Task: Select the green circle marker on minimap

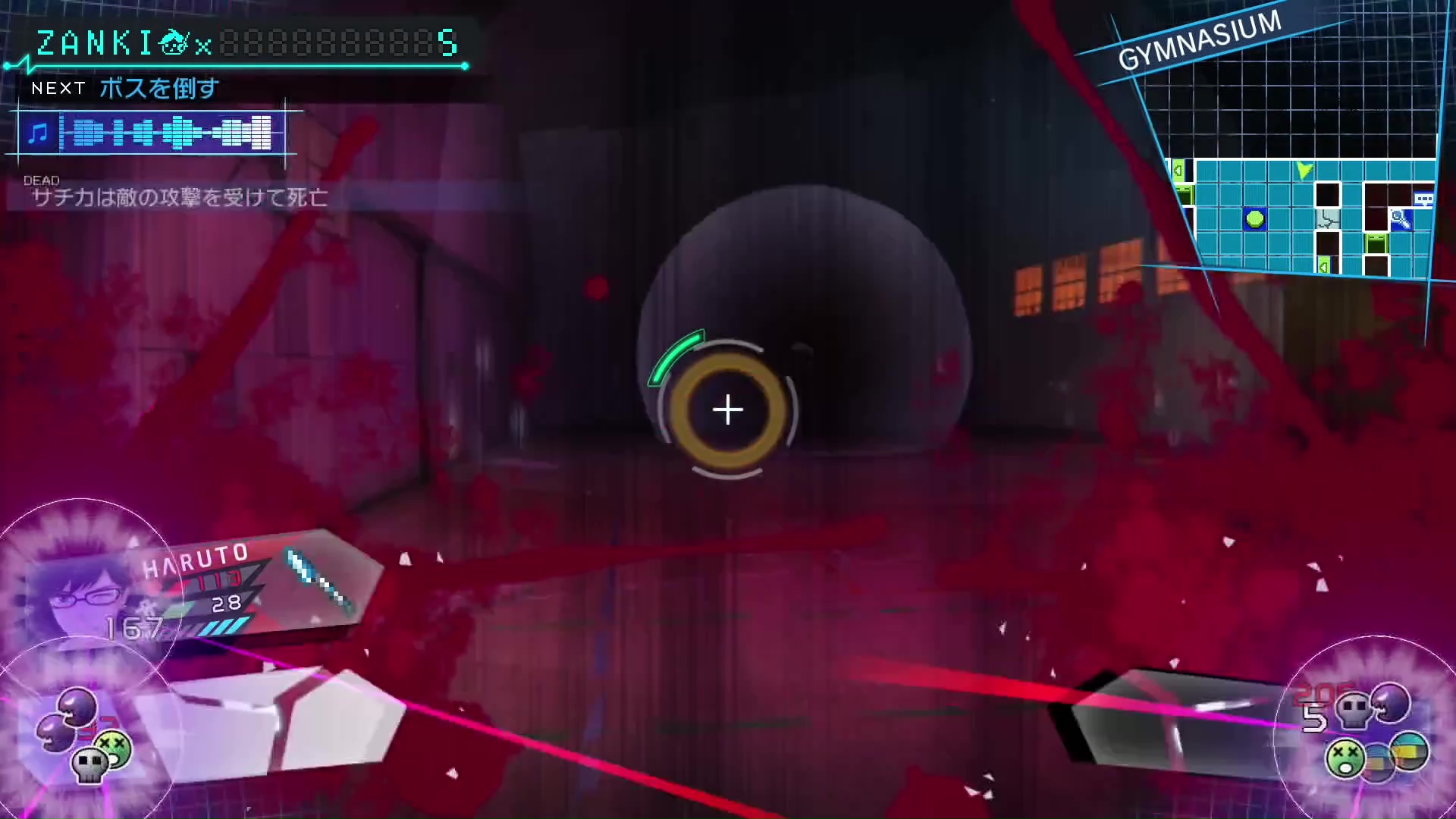Action: coord(1255,220)
